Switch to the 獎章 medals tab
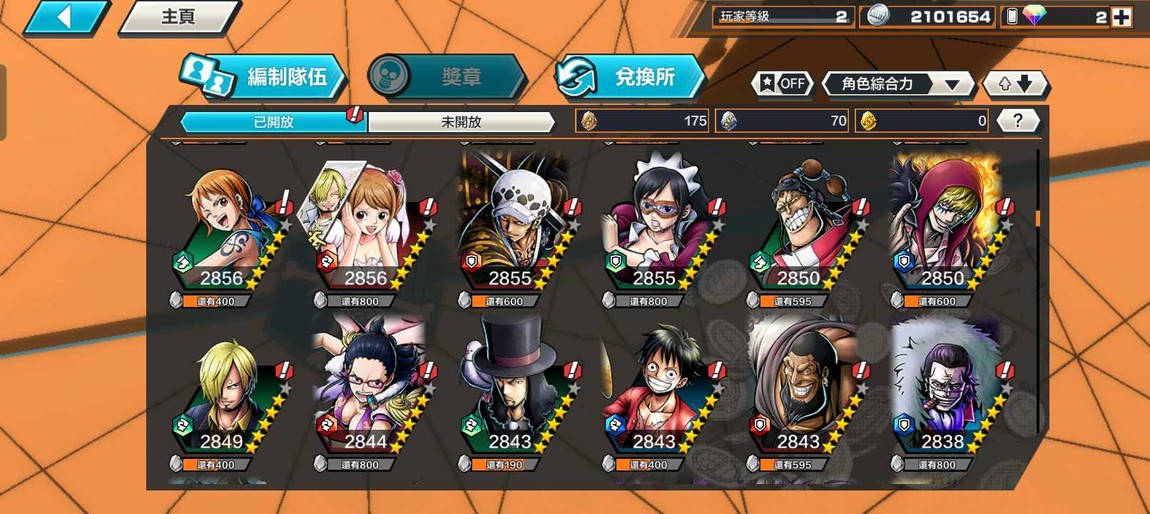 click(446, 77)
